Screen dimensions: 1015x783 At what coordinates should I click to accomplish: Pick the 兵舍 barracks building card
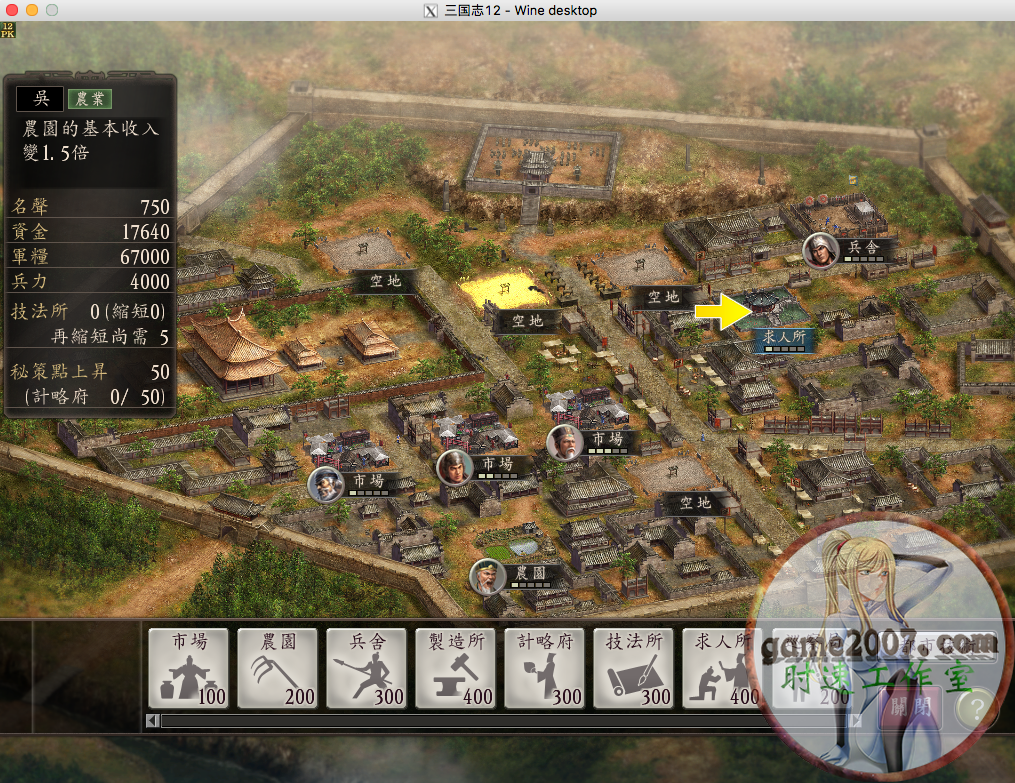(367, 668)
